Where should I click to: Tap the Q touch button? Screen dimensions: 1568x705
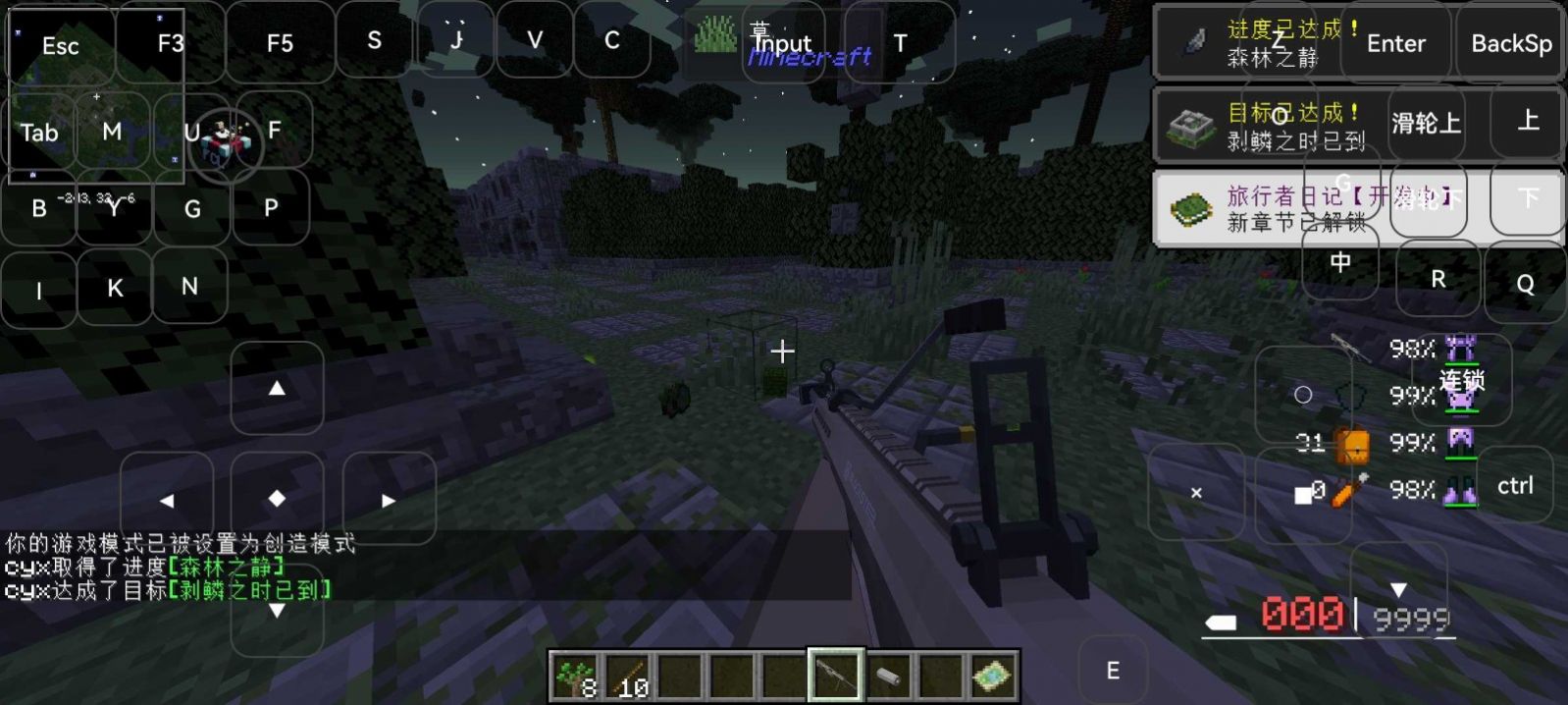(1525, 284)
